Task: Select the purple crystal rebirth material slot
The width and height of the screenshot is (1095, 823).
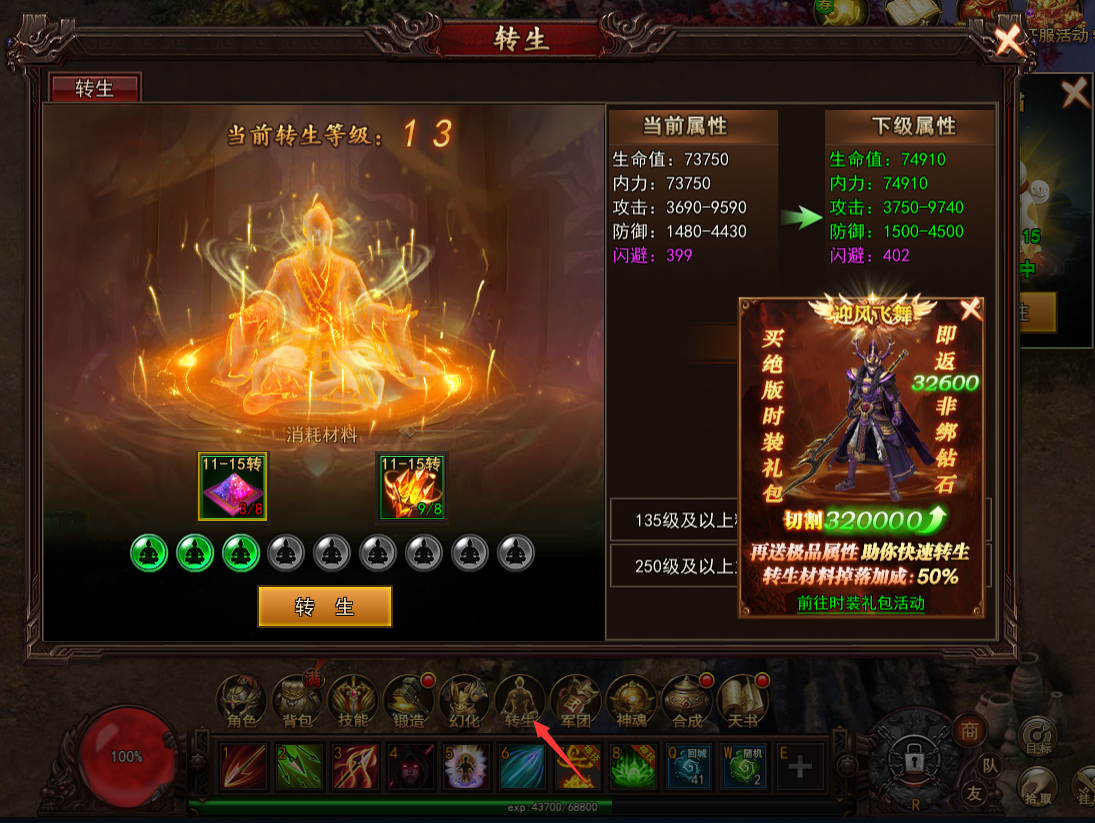Action: tap(233, 486)
